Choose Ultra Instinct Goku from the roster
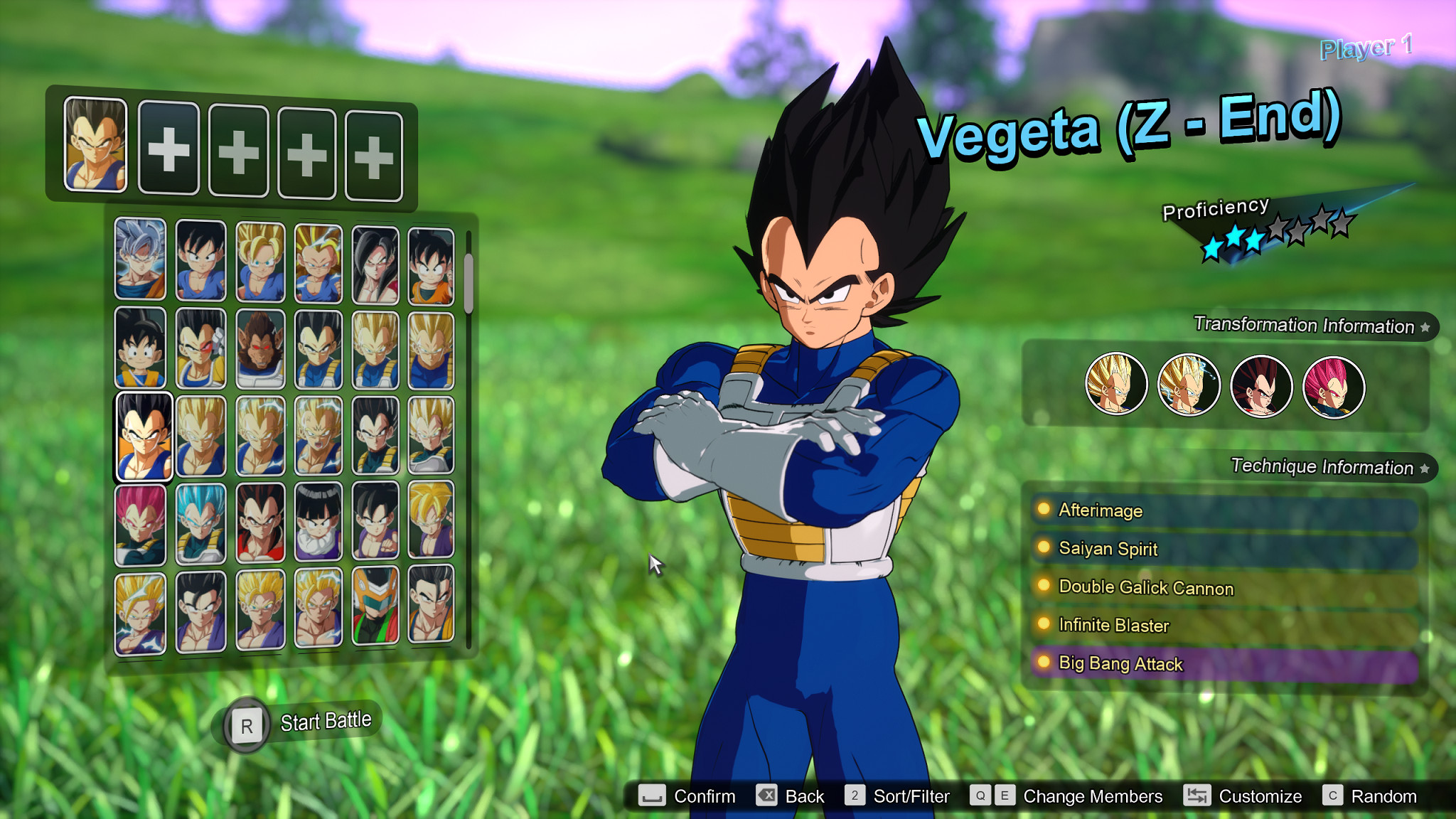This screenshot has width=1456, height=819. click(x=141, y=259)
